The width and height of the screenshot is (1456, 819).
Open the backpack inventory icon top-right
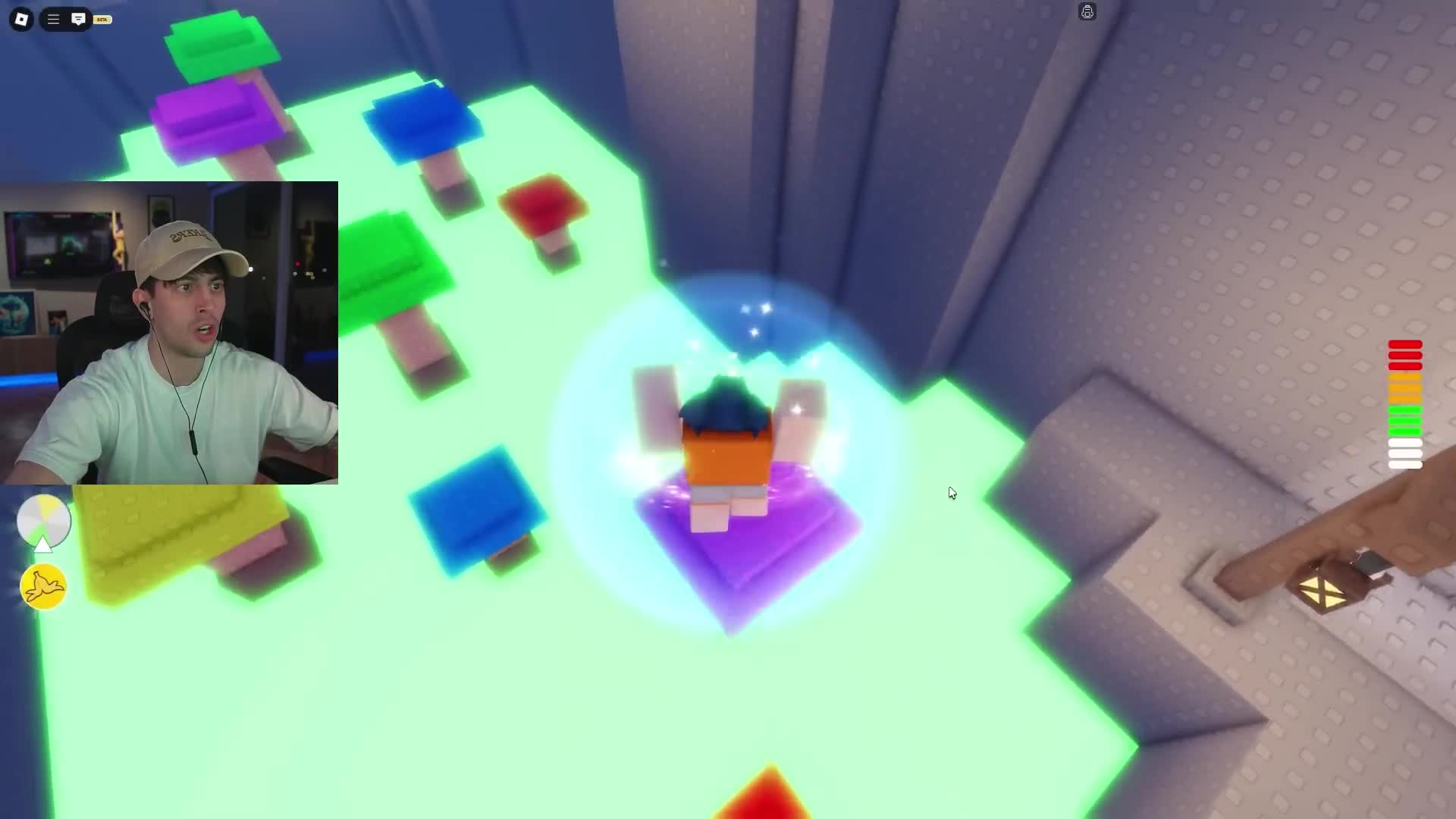click(x=1087, y=11)
